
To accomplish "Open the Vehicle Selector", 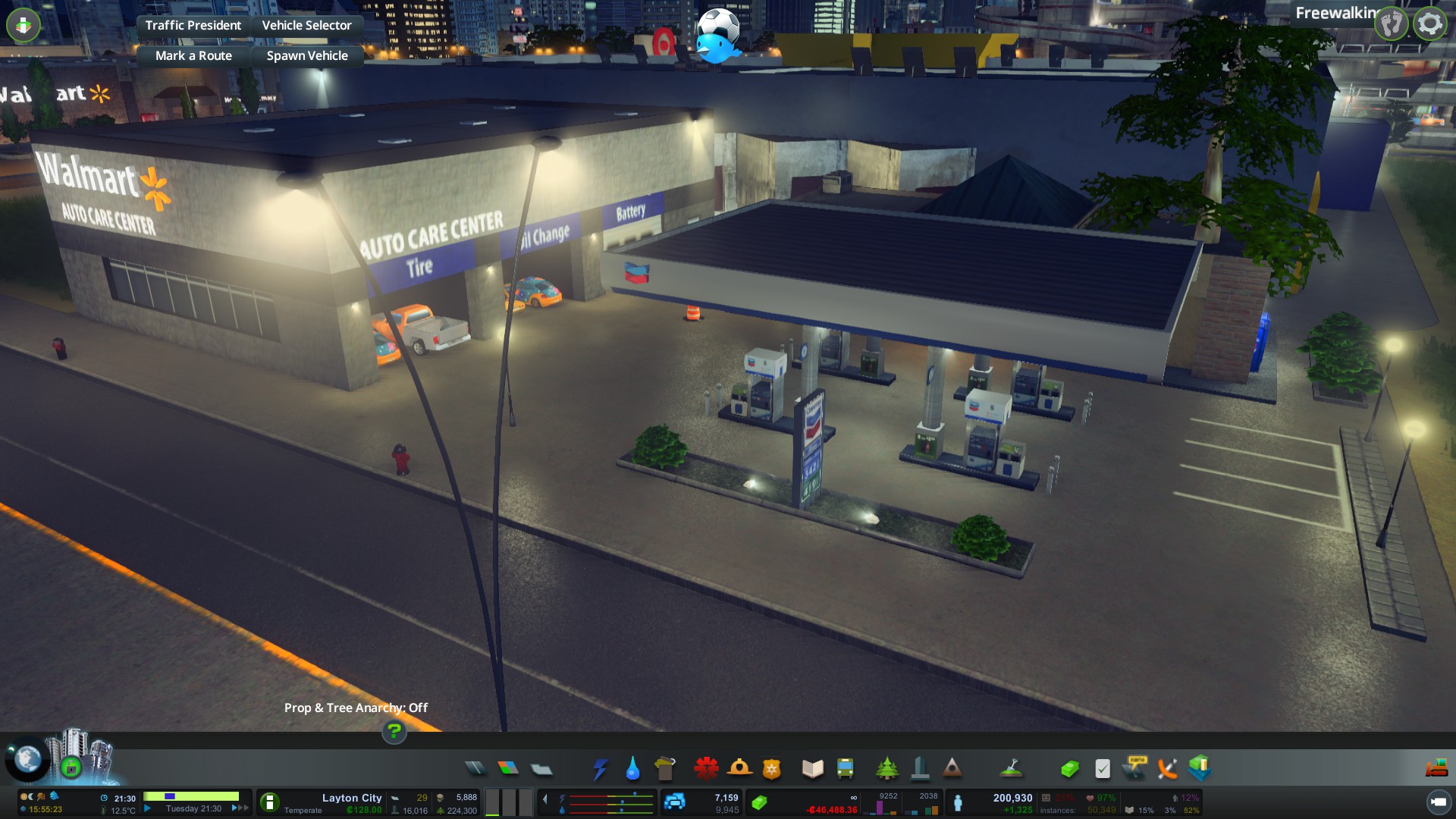I will coord(306,25).
